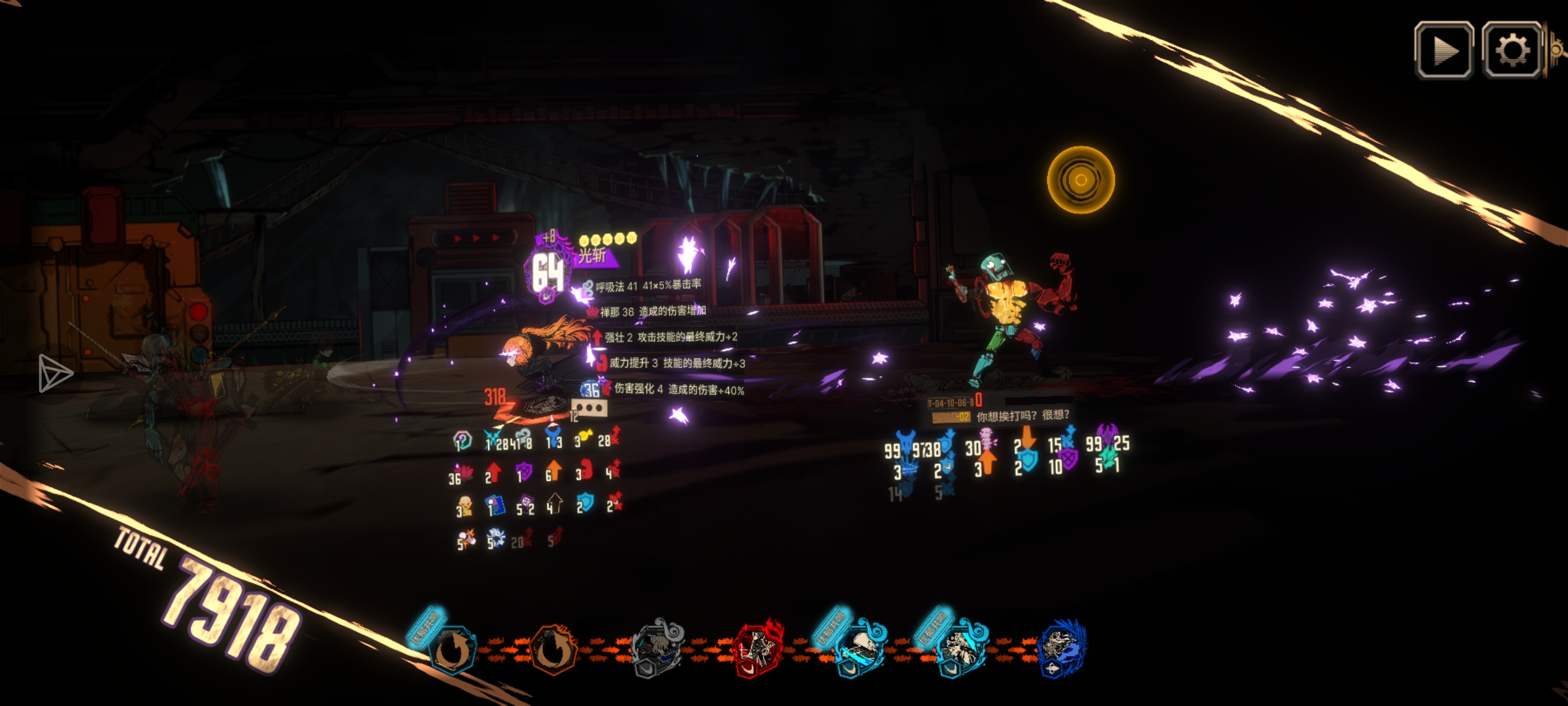Click the play speed button
Image resolution: width=1568 pixels, height=706 pixels.
pyautogui.click(x=1444, y=50)
